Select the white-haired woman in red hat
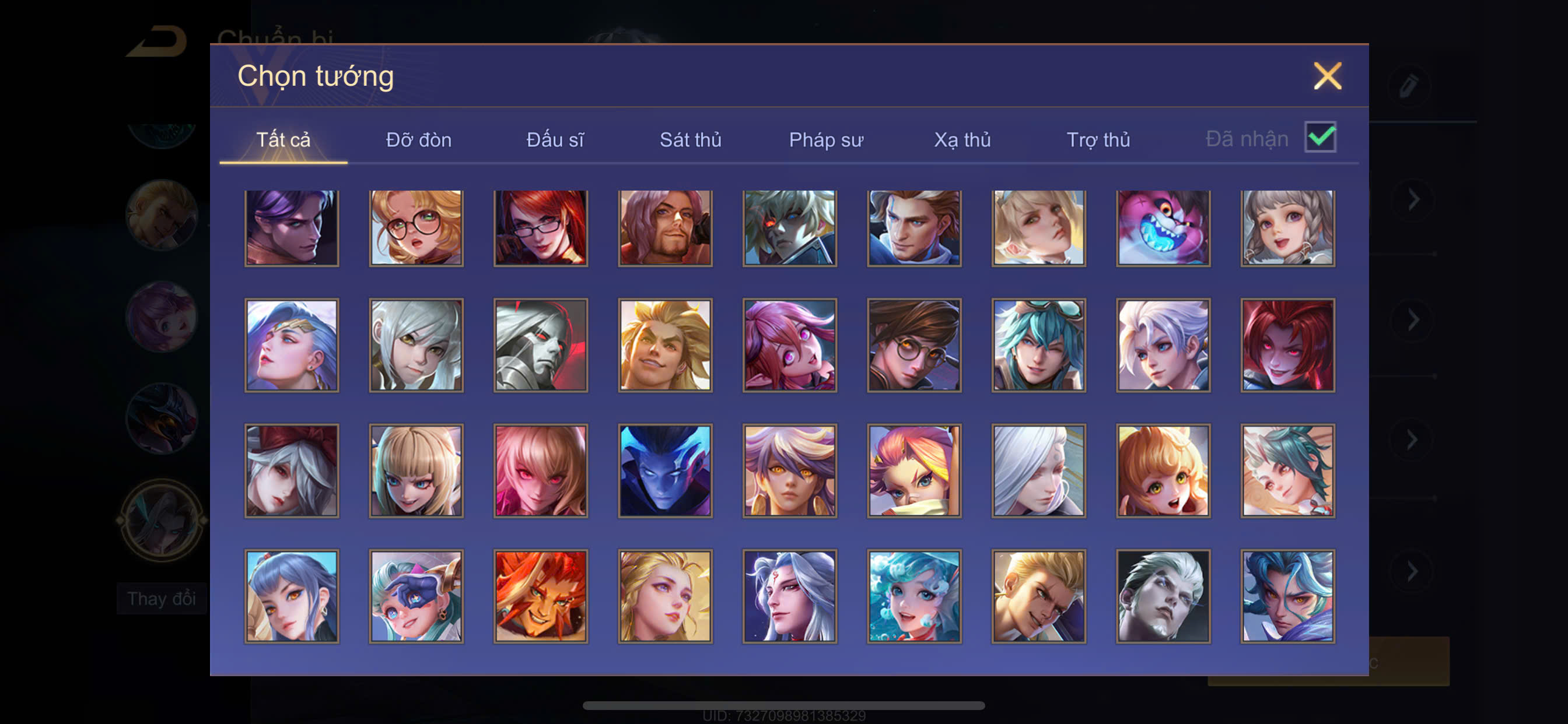The image size is (1568, 724). [292, 471]
